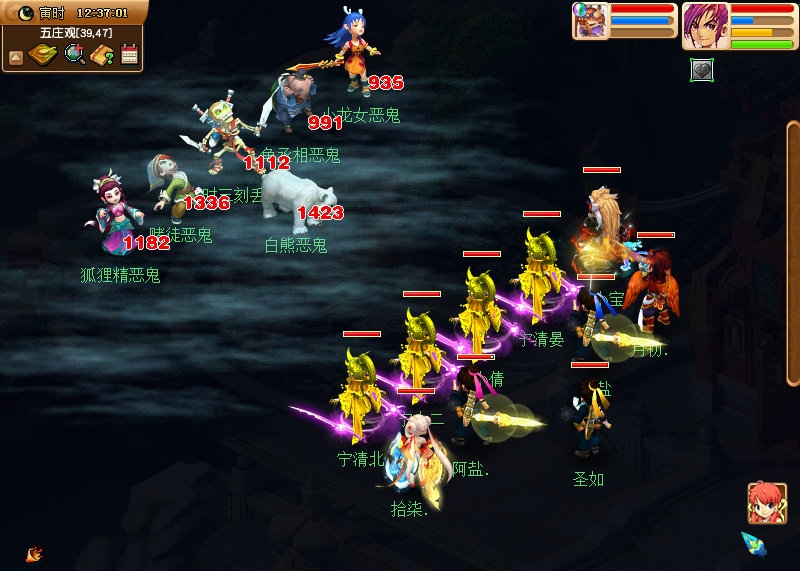Collapse the map panel with the up-arrow button
Image resolution: width=800 pixels, height=571 pixels.
[x=15, y=57]
